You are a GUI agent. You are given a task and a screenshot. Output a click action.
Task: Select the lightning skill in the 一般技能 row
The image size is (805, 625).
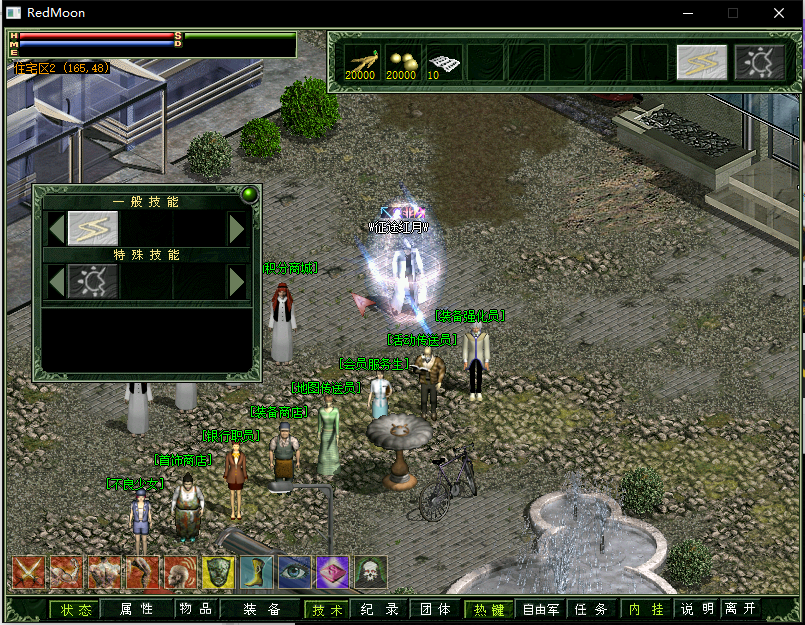pos(92,229)
